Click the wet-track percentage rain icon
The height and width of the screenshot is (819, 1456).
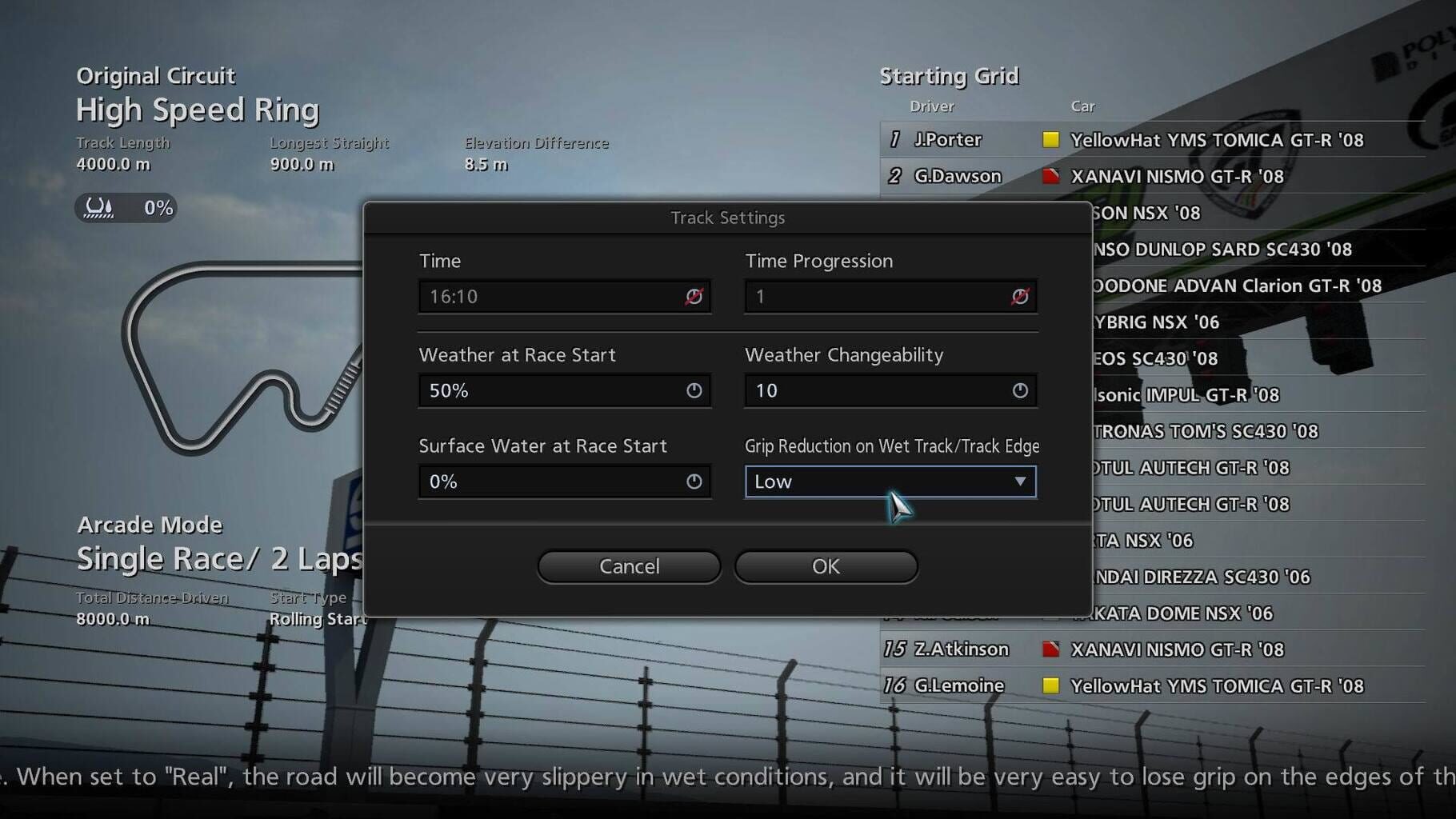[98, 208]
